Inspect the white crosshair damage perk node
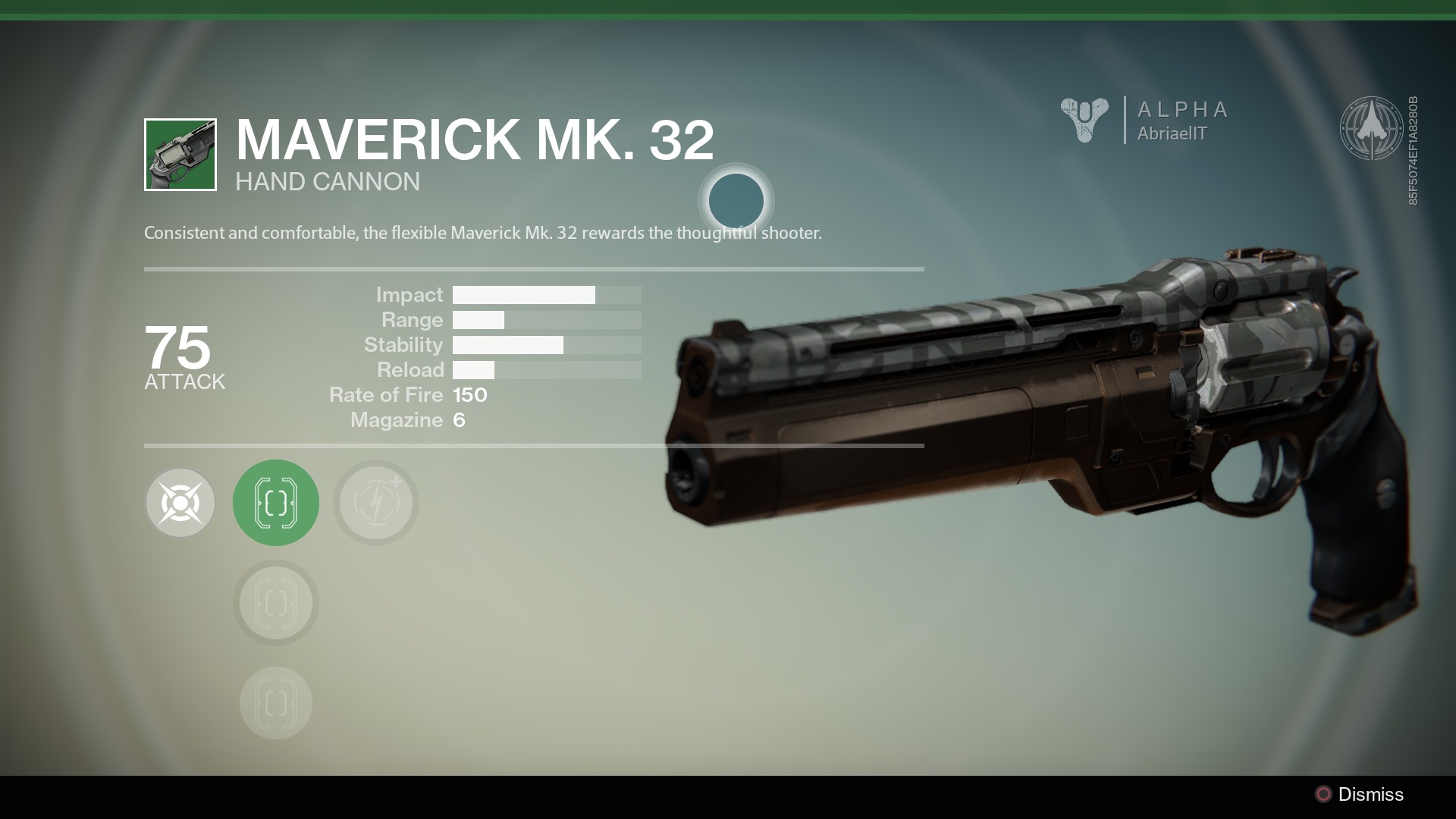The image size is (1456, 819). pos(180,503)
